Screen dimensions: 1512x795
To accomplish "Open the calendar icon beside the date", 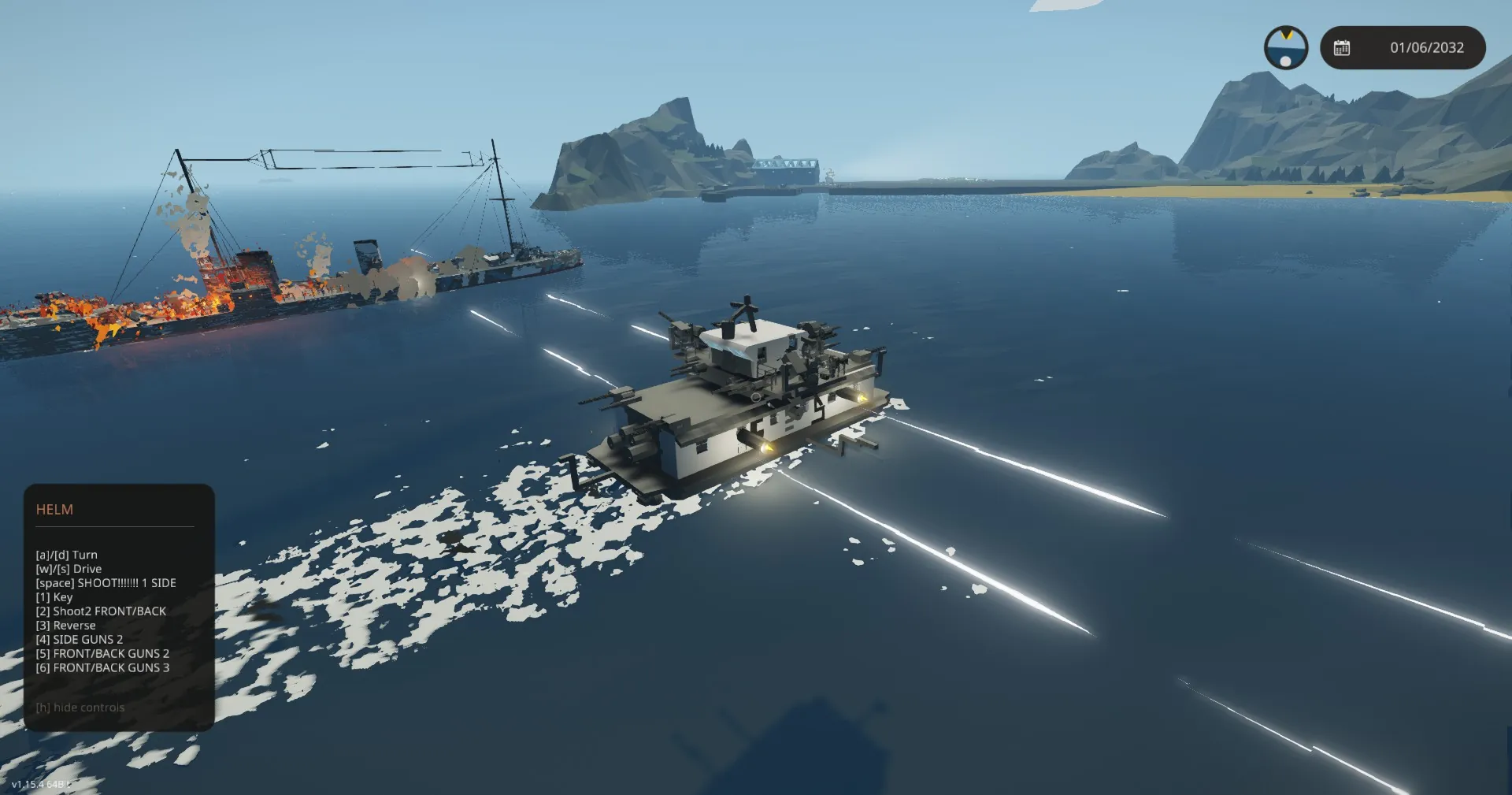I will tap(1342, 48).
